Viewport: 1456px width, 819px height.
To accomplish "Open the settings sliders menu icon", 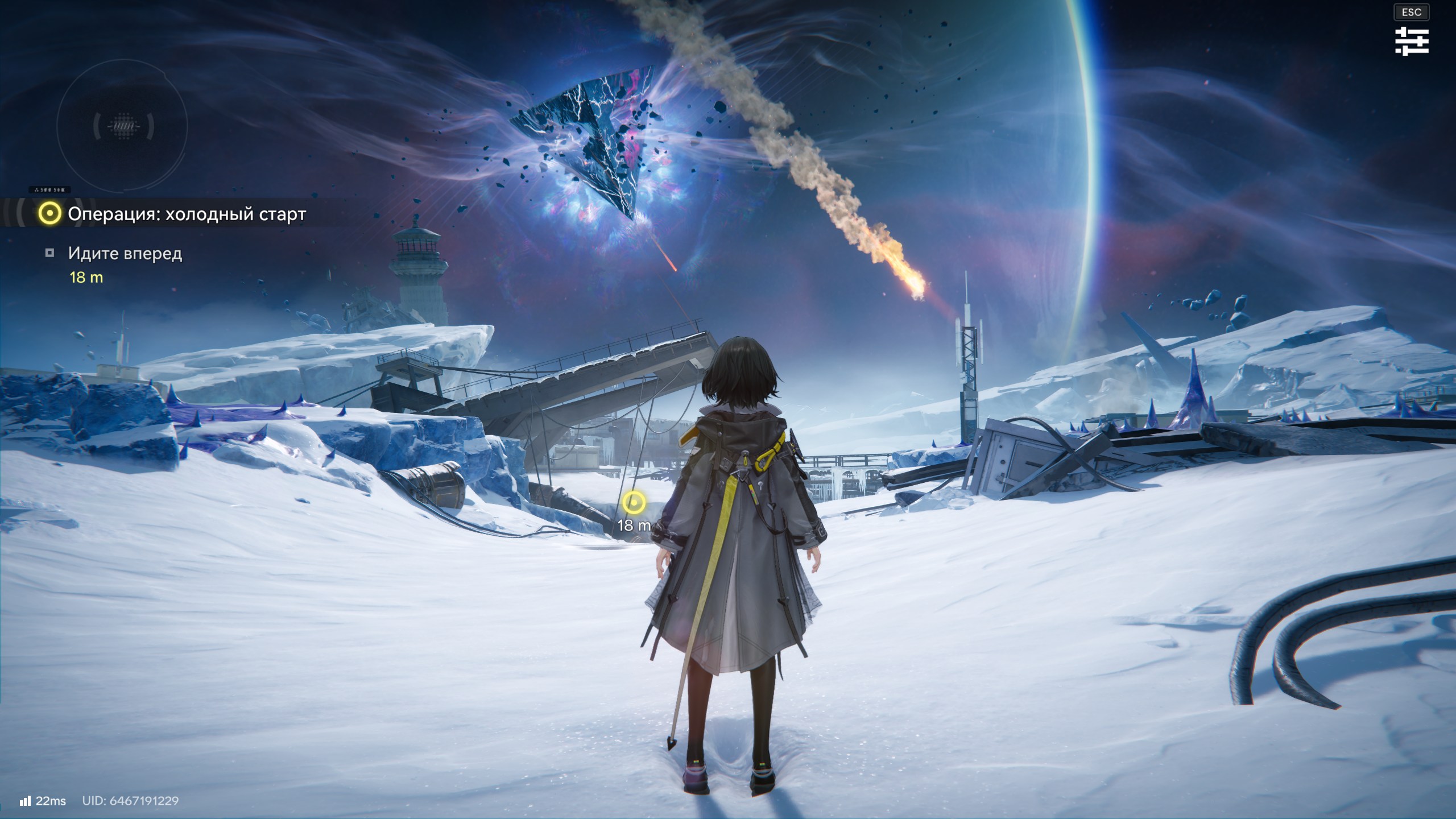I will coord(1411,42).
